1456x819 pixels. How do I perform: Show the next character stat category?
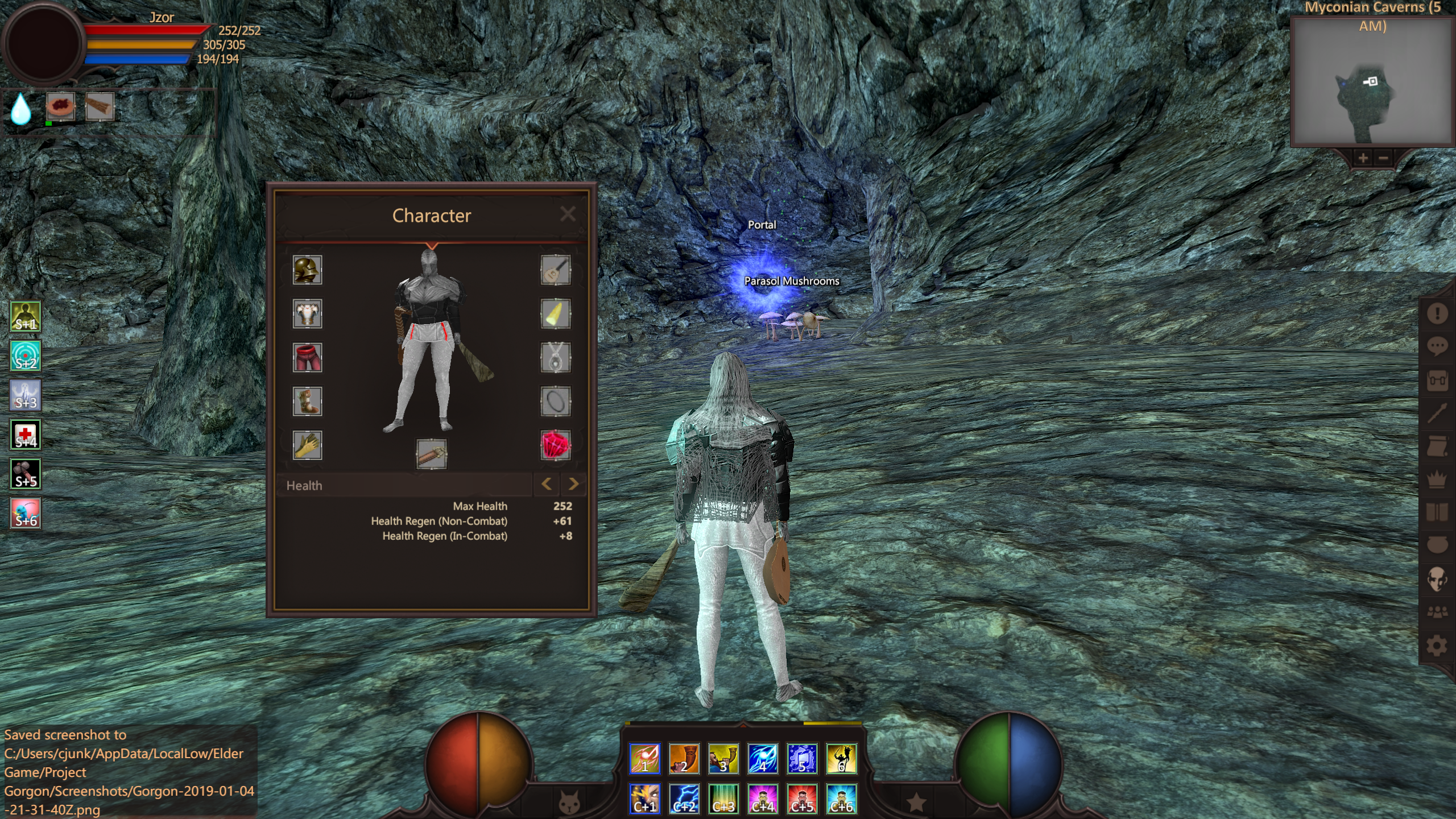point(573,484)
